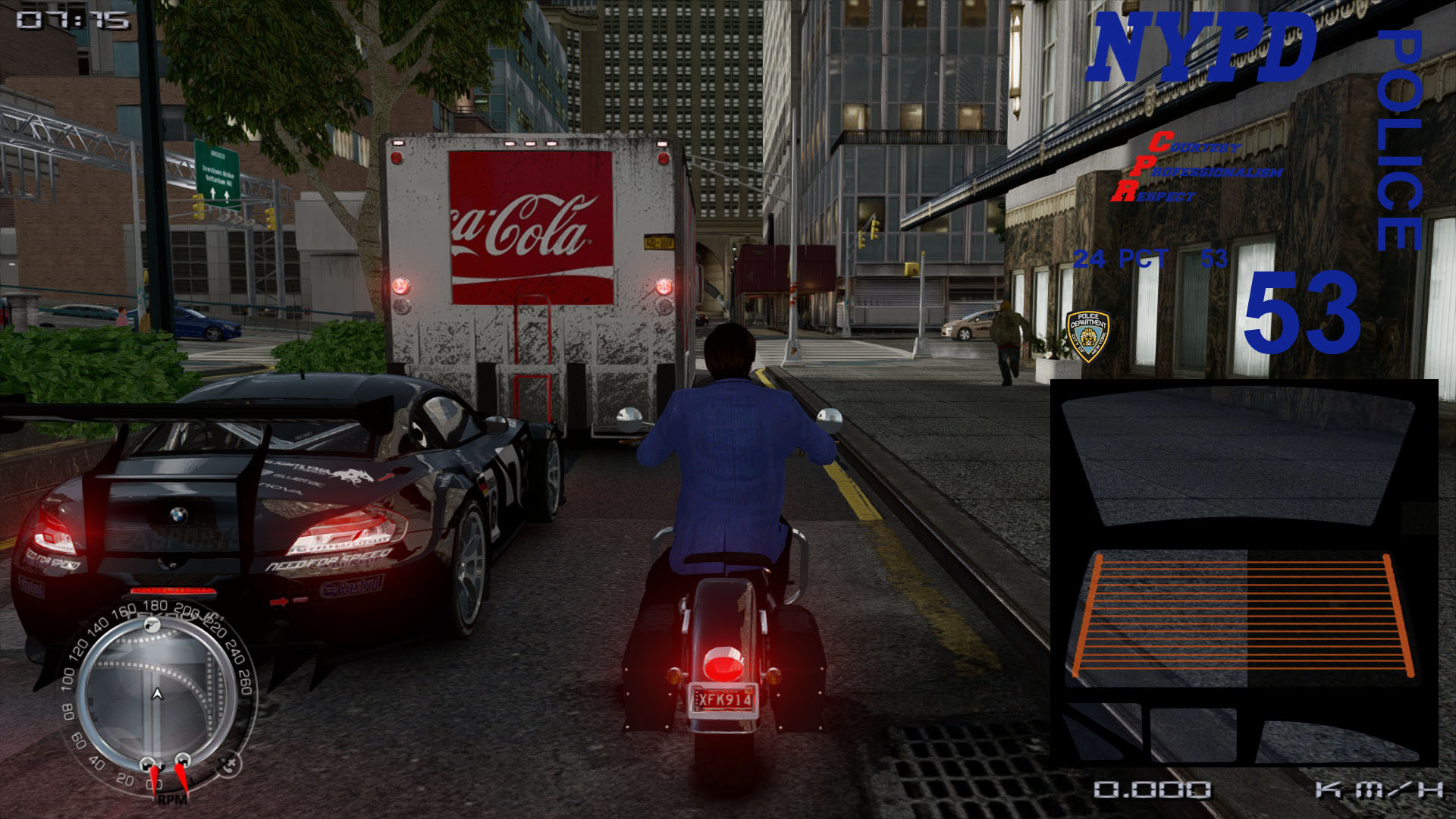The width and height of the screenshot is (1456, 819).
Task: Select the orange-lined grid panel
Action: click(1242, 616)
